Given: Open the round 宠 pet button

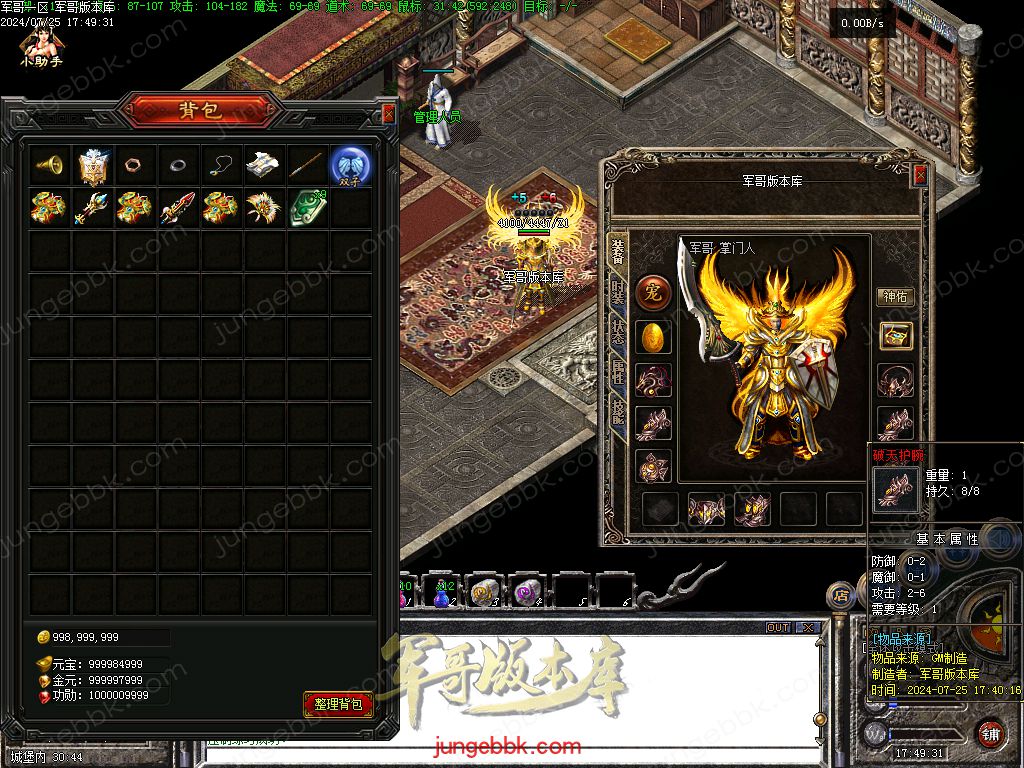Looking at the screenshot, I should (x=653, y=293).
